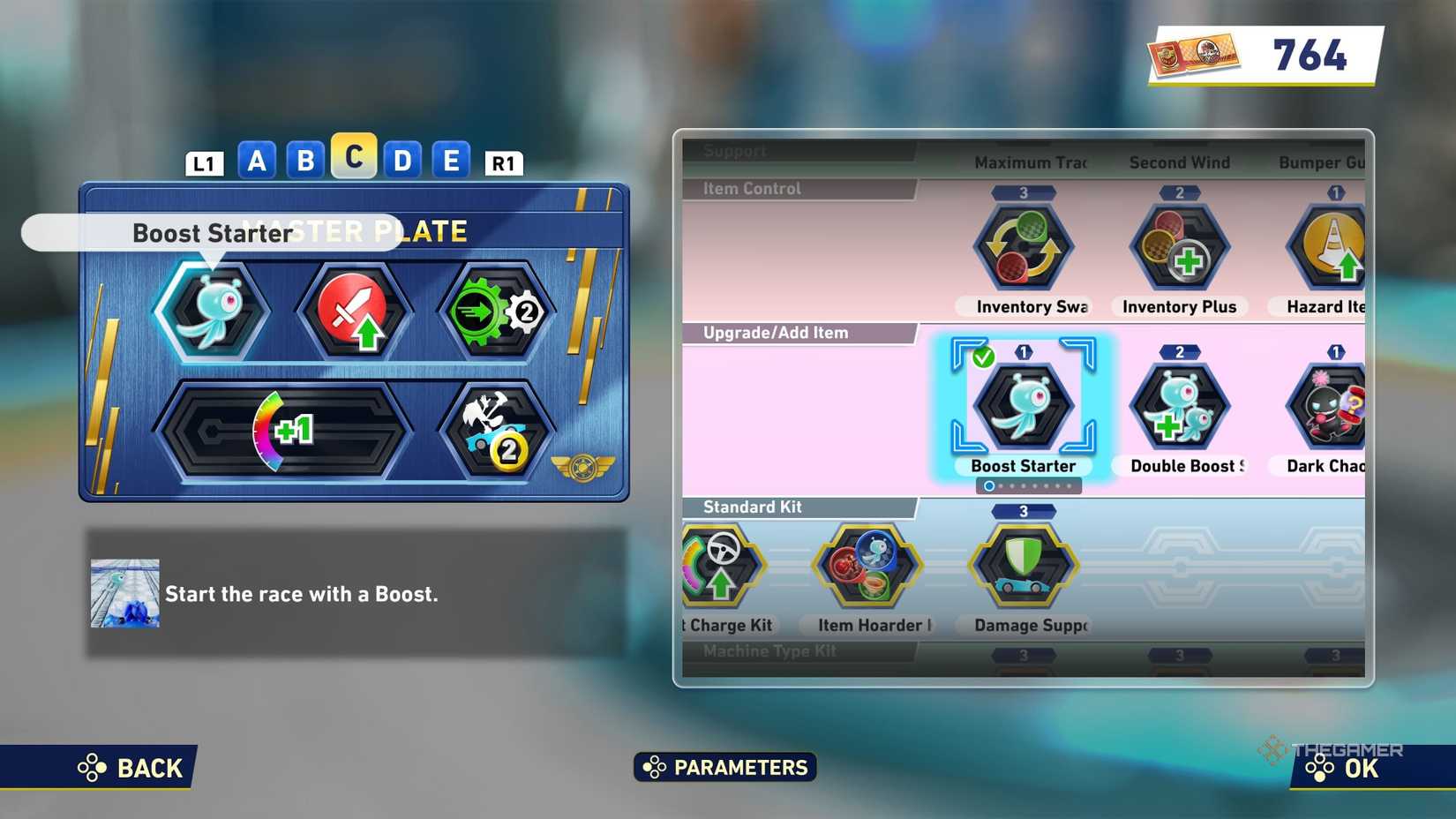
Task: Select the Double Boost gadget icon
Action: point(1180,404)
